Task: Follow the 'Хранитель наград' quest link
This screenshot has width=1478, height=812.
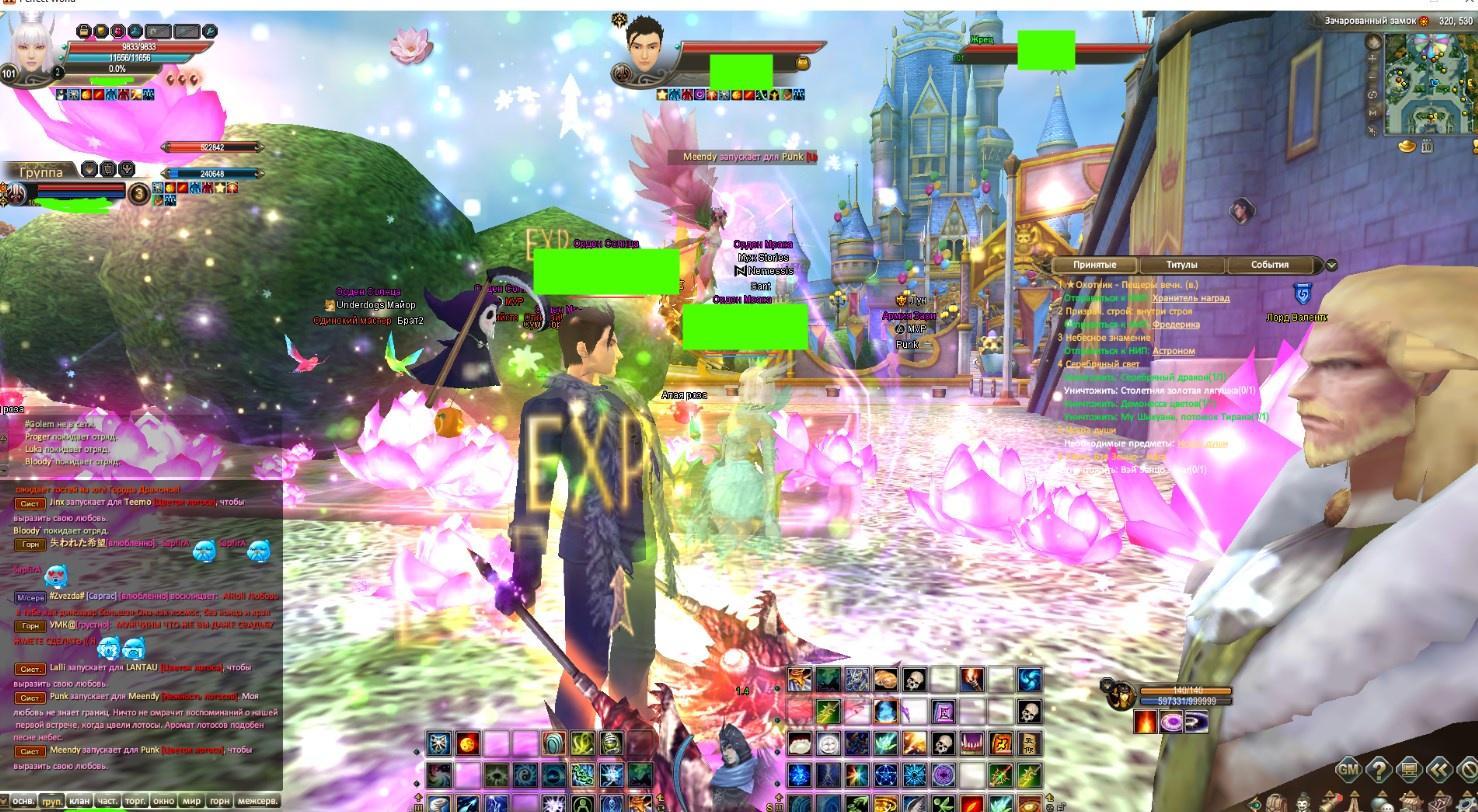Action: tap(1190, 298)
